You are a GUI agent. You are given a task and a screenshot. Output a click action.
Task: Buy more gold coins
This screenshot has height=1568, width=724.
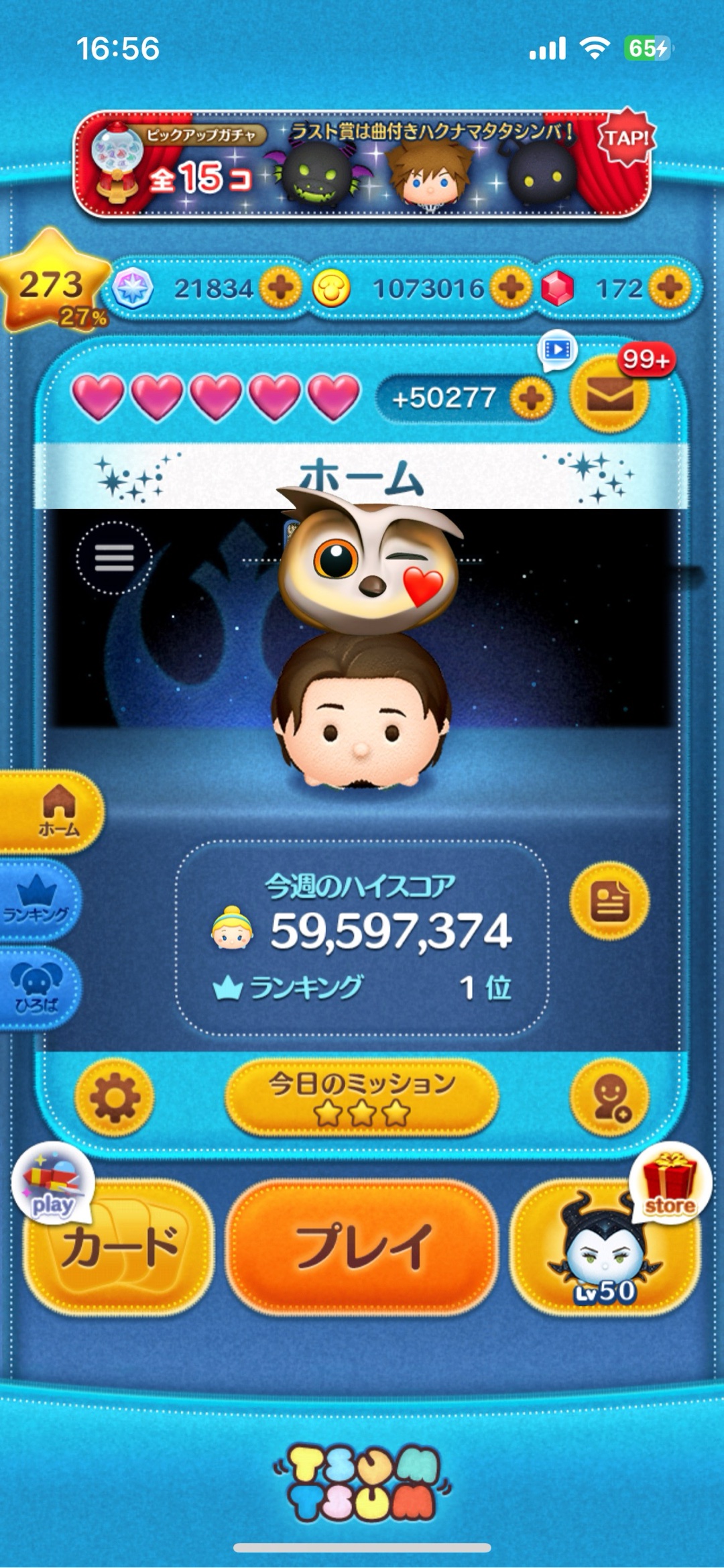tap(511, 288)
